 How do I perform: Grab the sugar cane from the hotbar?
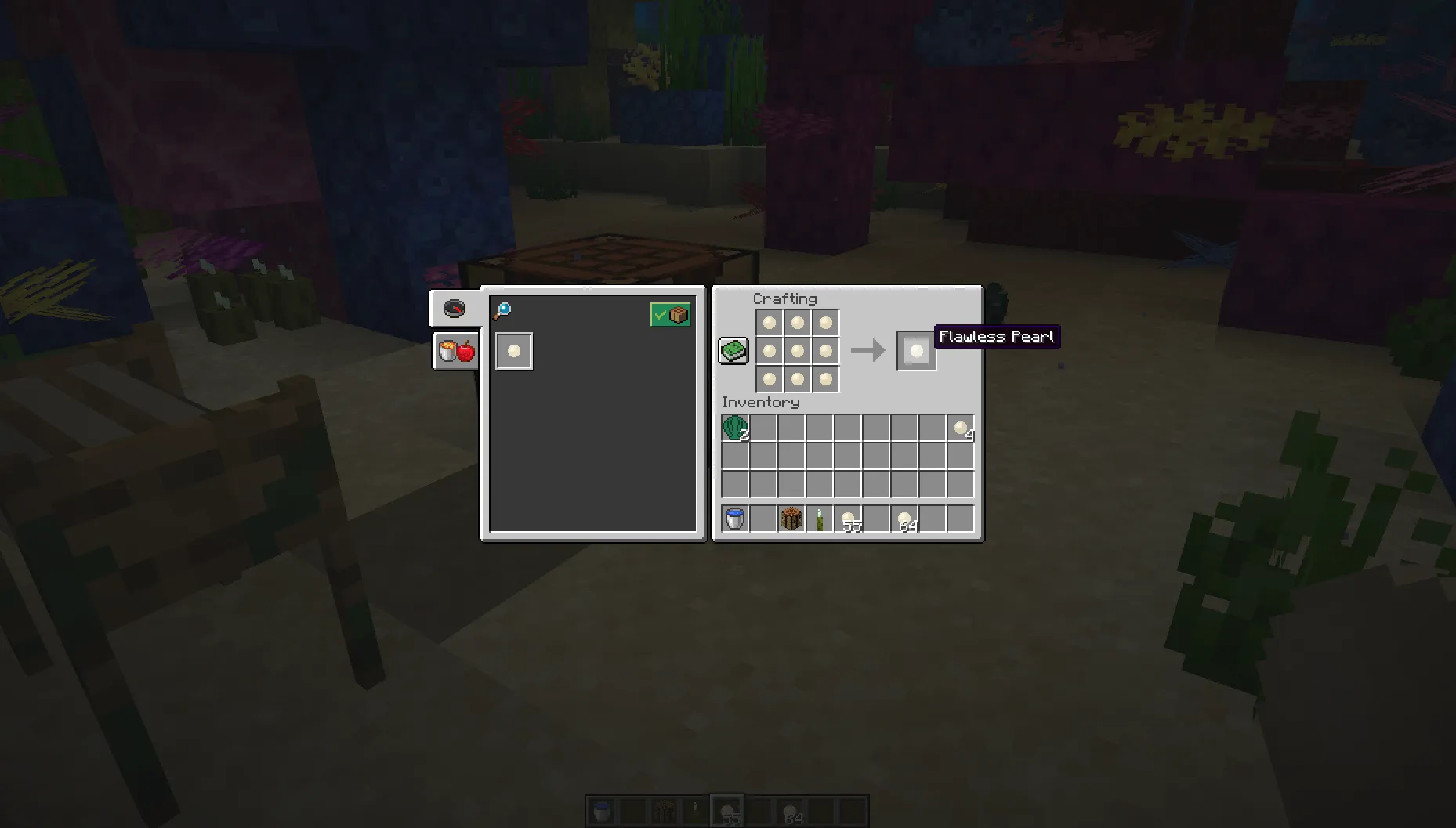[820, 518]
